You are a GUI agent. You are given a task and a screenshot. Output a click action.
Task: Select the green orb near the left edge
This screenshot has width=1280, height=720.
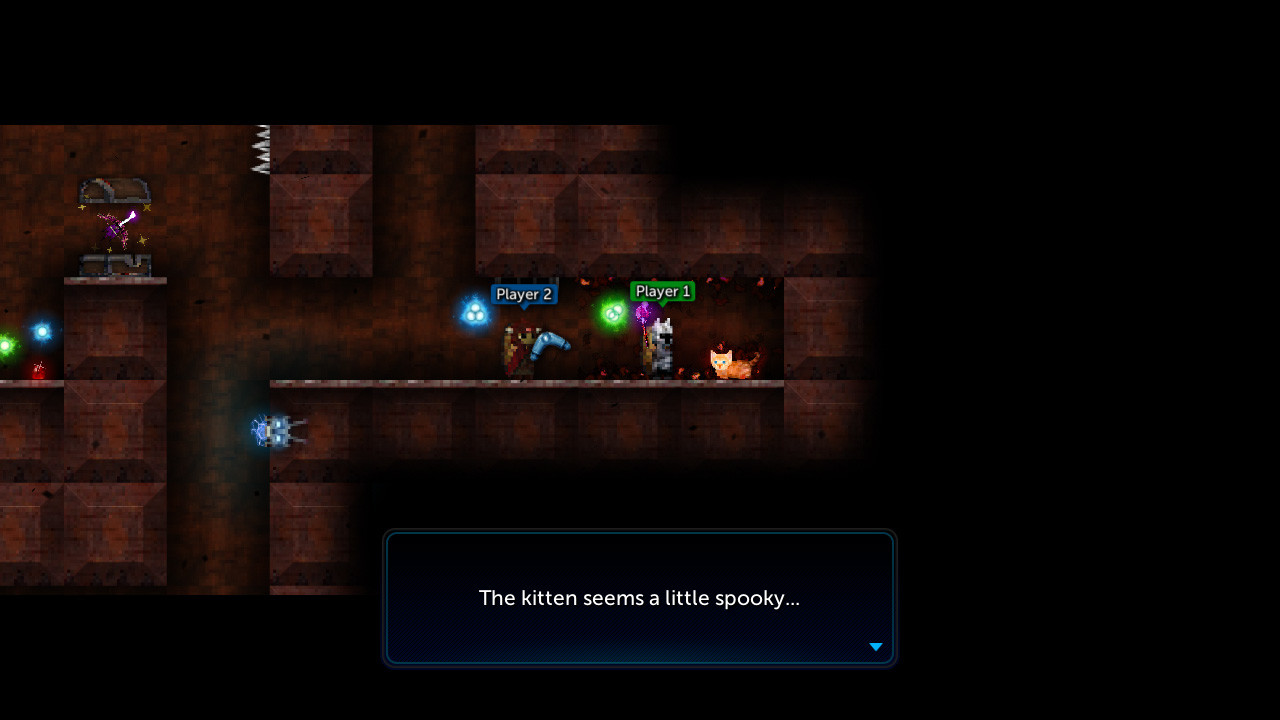click(5, 344)
